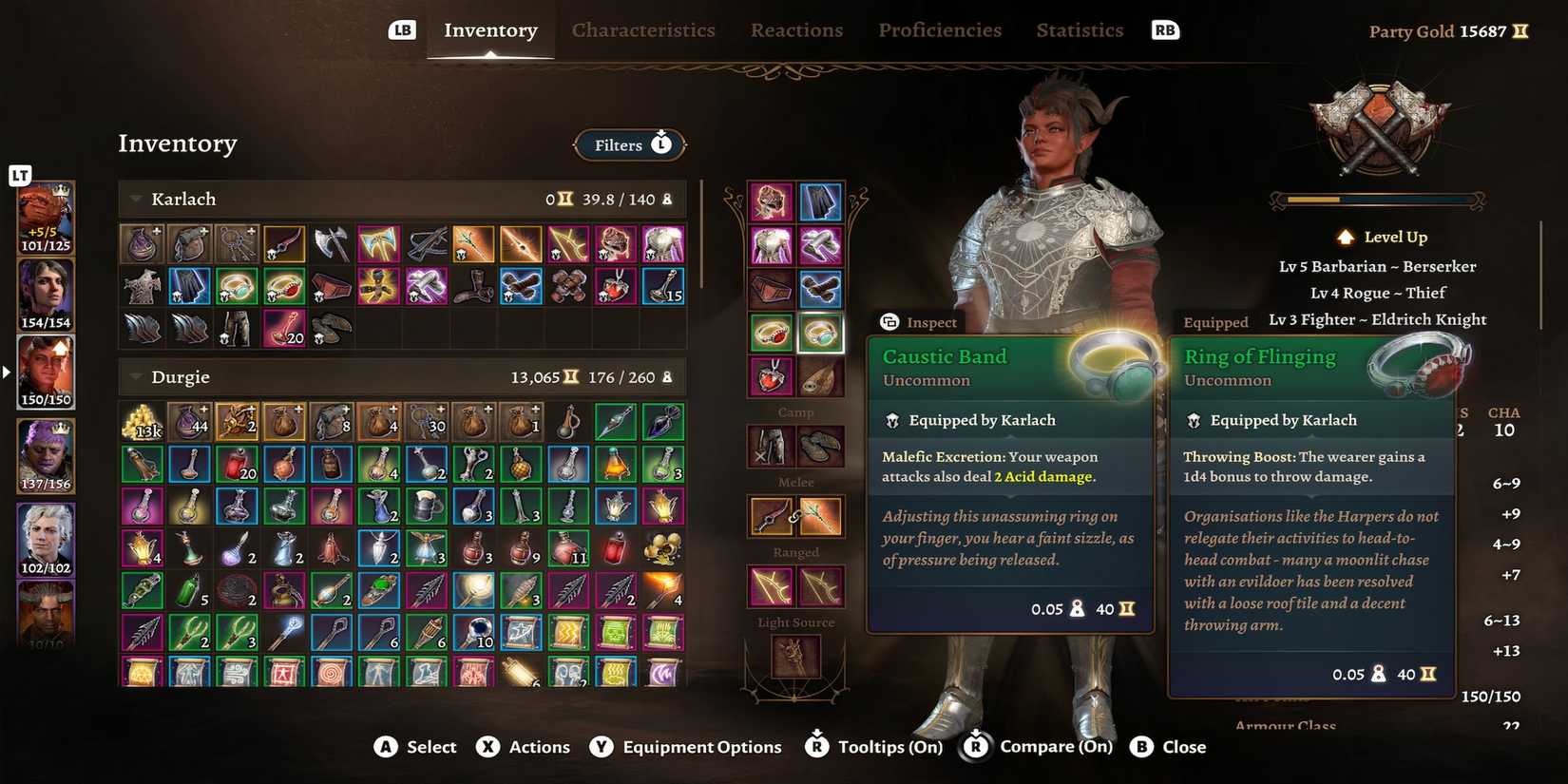1568x784 pixels.
Task: Collapse Durgie's inventory section
Action: point(133,376)
